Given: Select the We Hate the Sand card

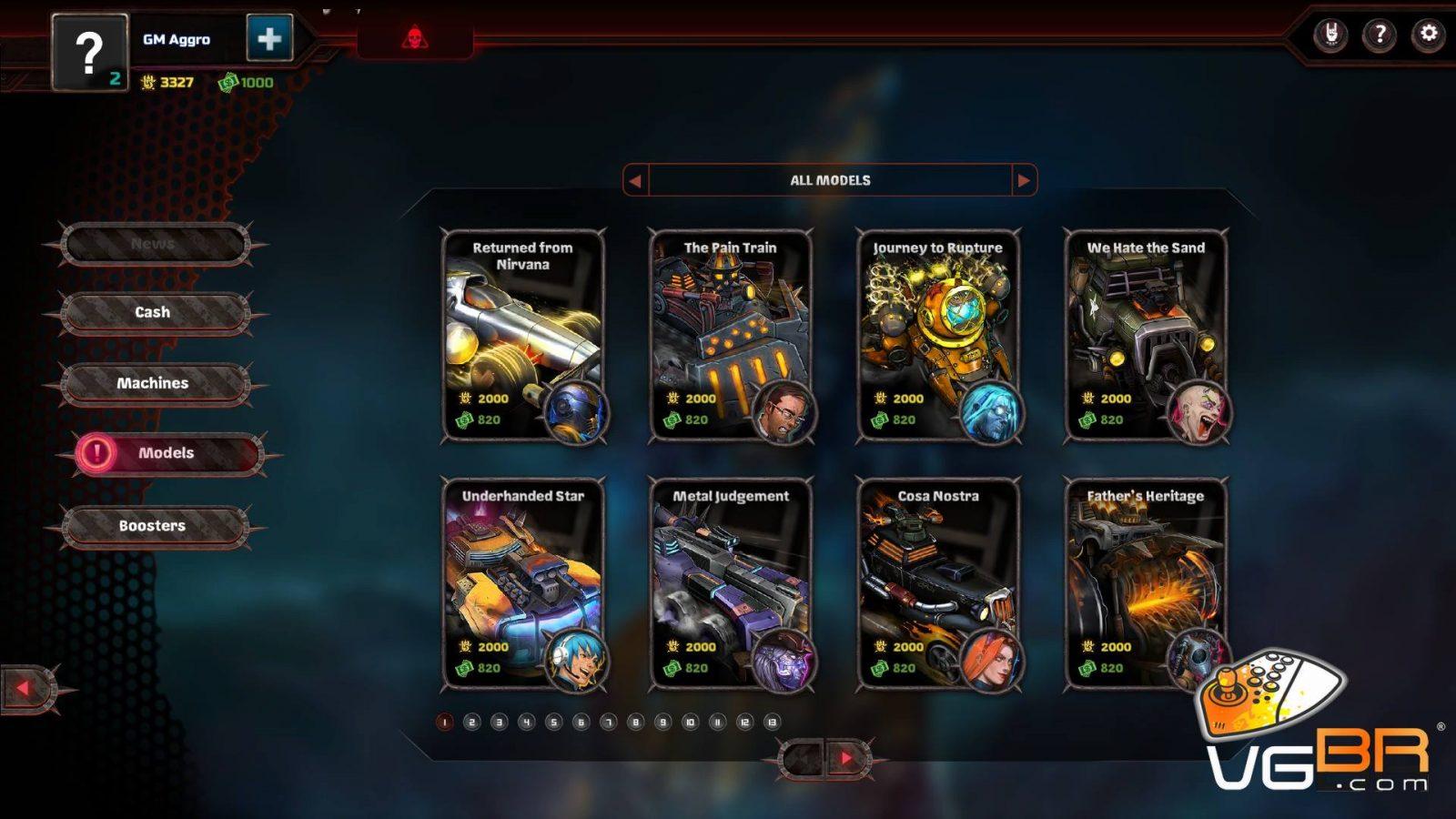Looking at the screenshot, I should click(1145, 335).
